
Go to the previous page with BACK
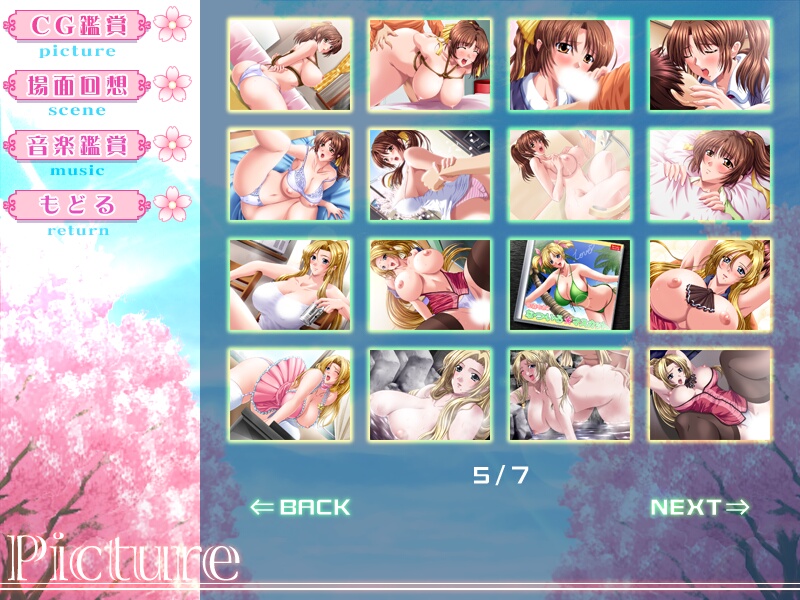(300, 507)
